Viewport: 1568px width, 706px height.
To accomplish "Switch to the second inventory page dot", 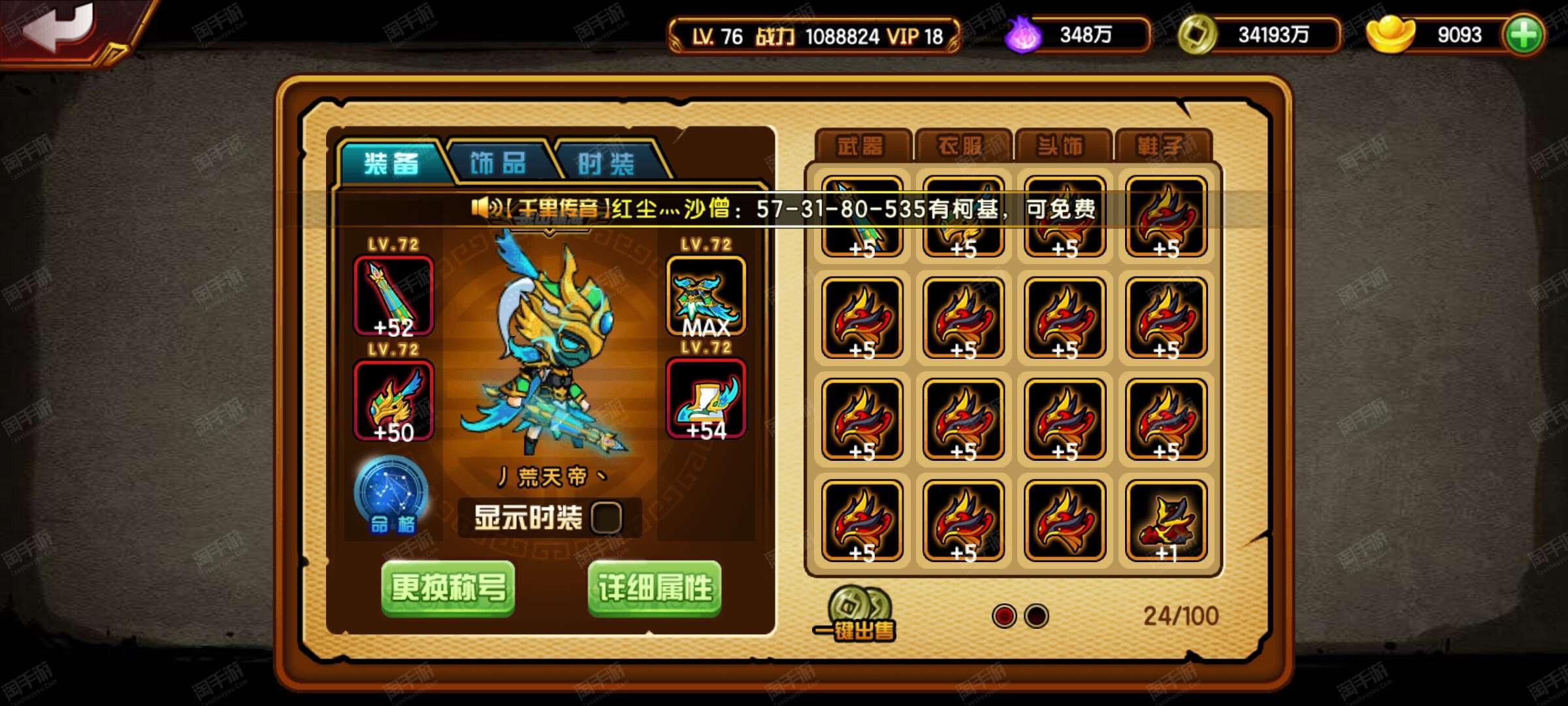I will tap(1036, 616).
